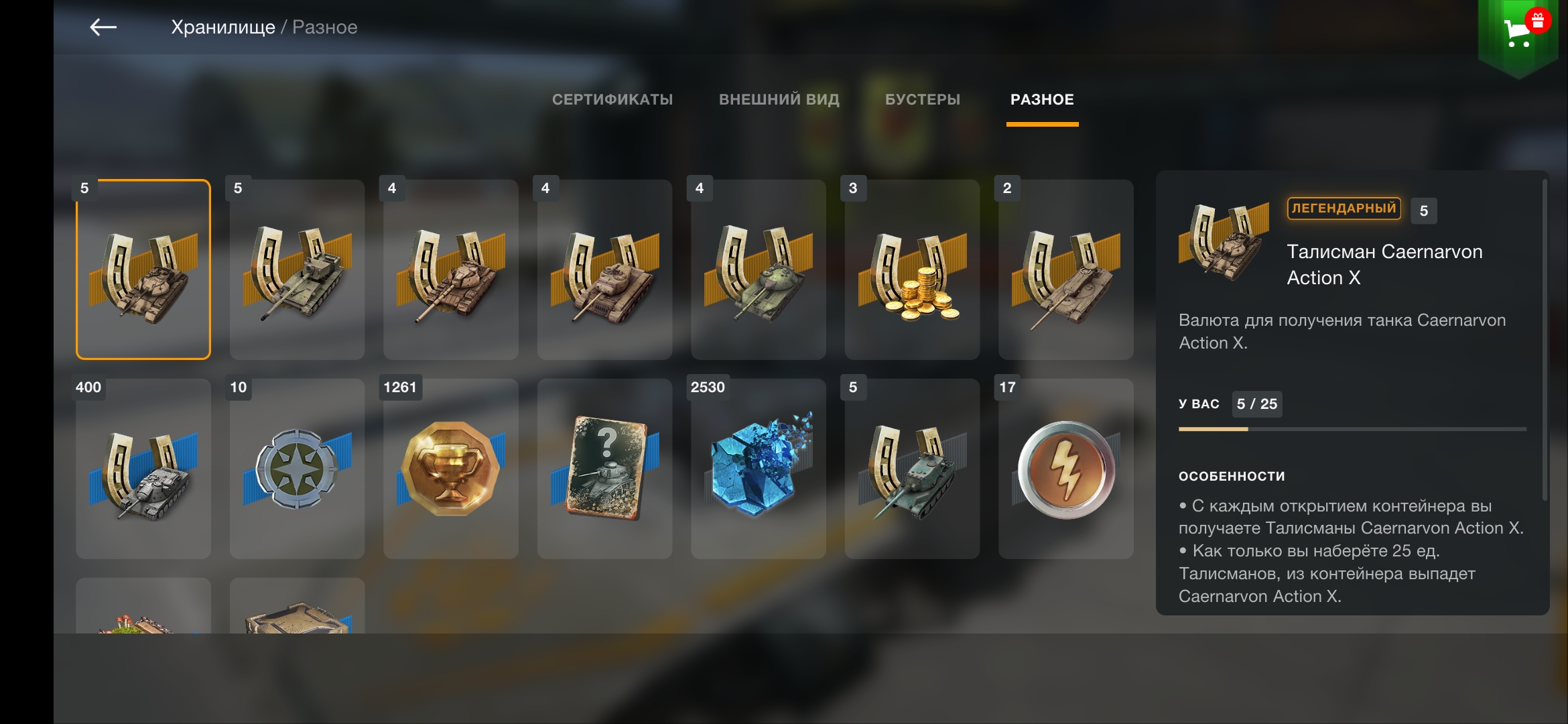Pick the compass star emblem item
Screen dimensions: 1568x724
click(x=297, y=469)
